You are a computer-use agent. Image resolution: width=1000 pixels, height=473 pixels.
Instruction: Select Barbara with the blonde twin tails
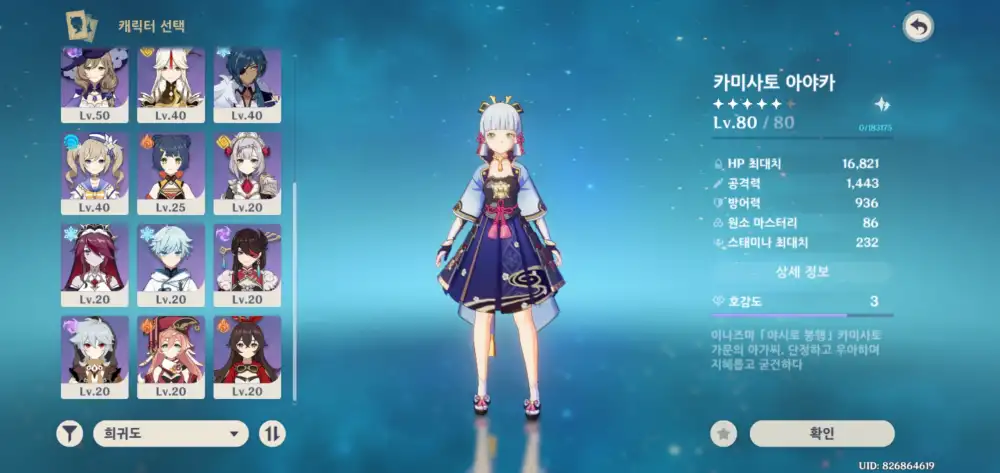95,172
